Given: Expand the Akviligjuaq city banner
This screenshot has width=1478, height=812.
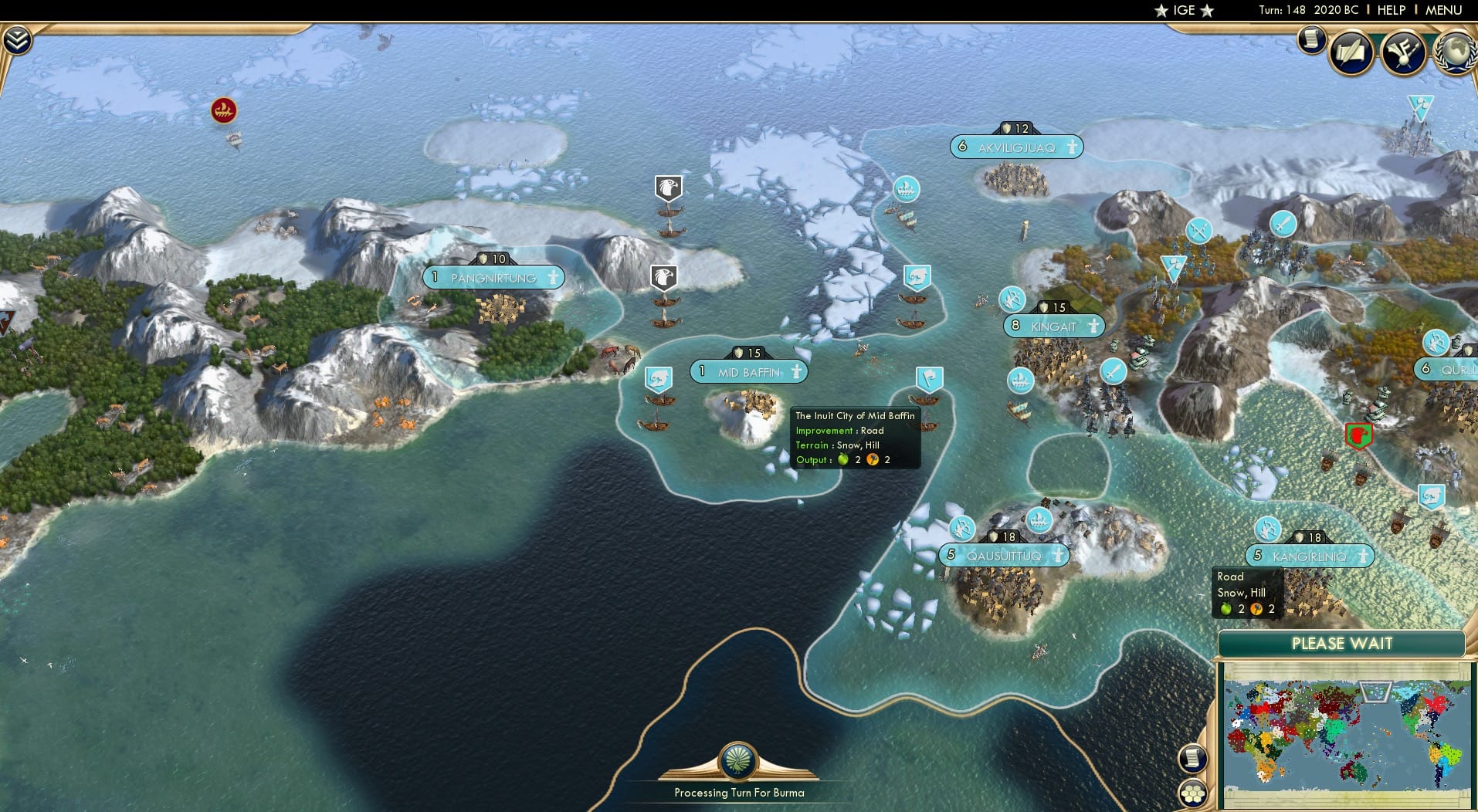Looking at the screenshot, I should click(x=1016, y=147).
